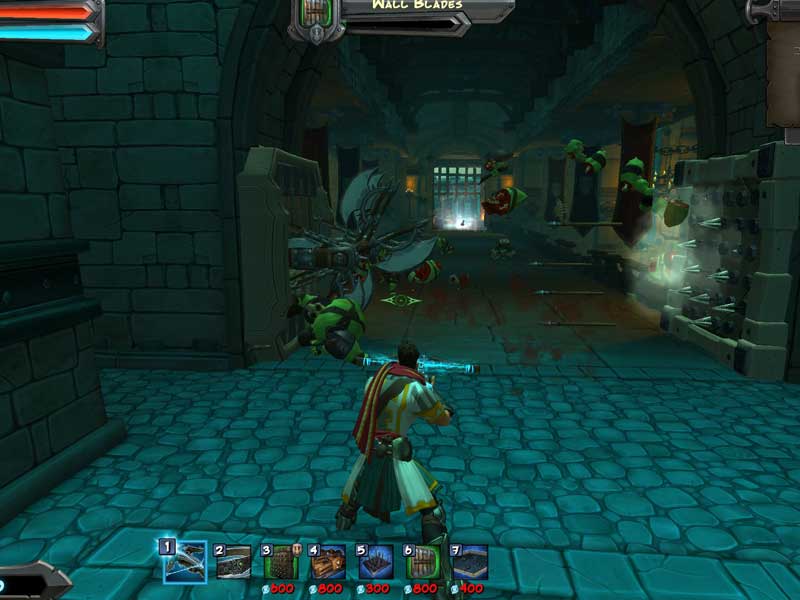Select the crossbow in hotbar slot 1
The height and width of the screenshot is (600, 800).
(184, 562)
